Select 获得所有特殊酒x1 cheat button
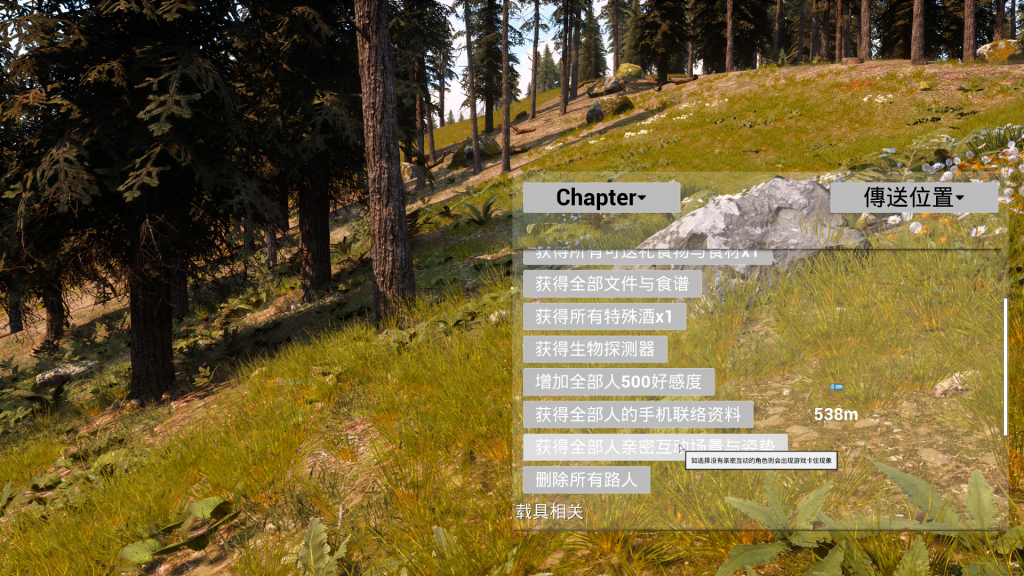 point(604,317)
